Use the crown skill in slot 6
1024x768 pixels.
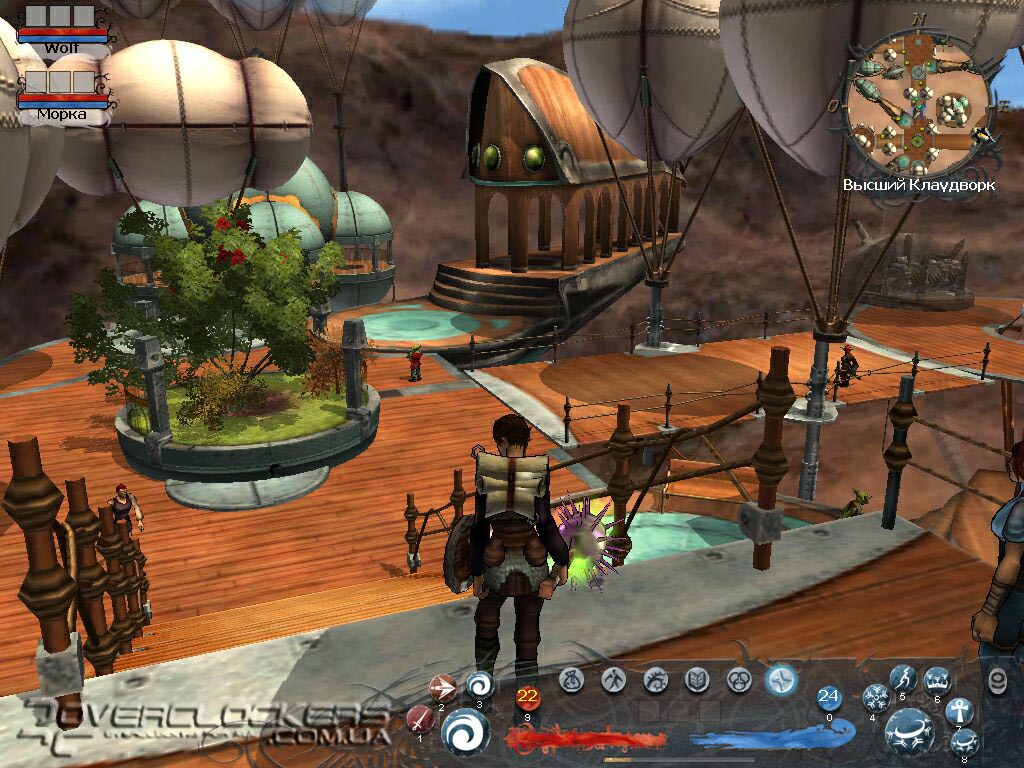tap(937, 681)
